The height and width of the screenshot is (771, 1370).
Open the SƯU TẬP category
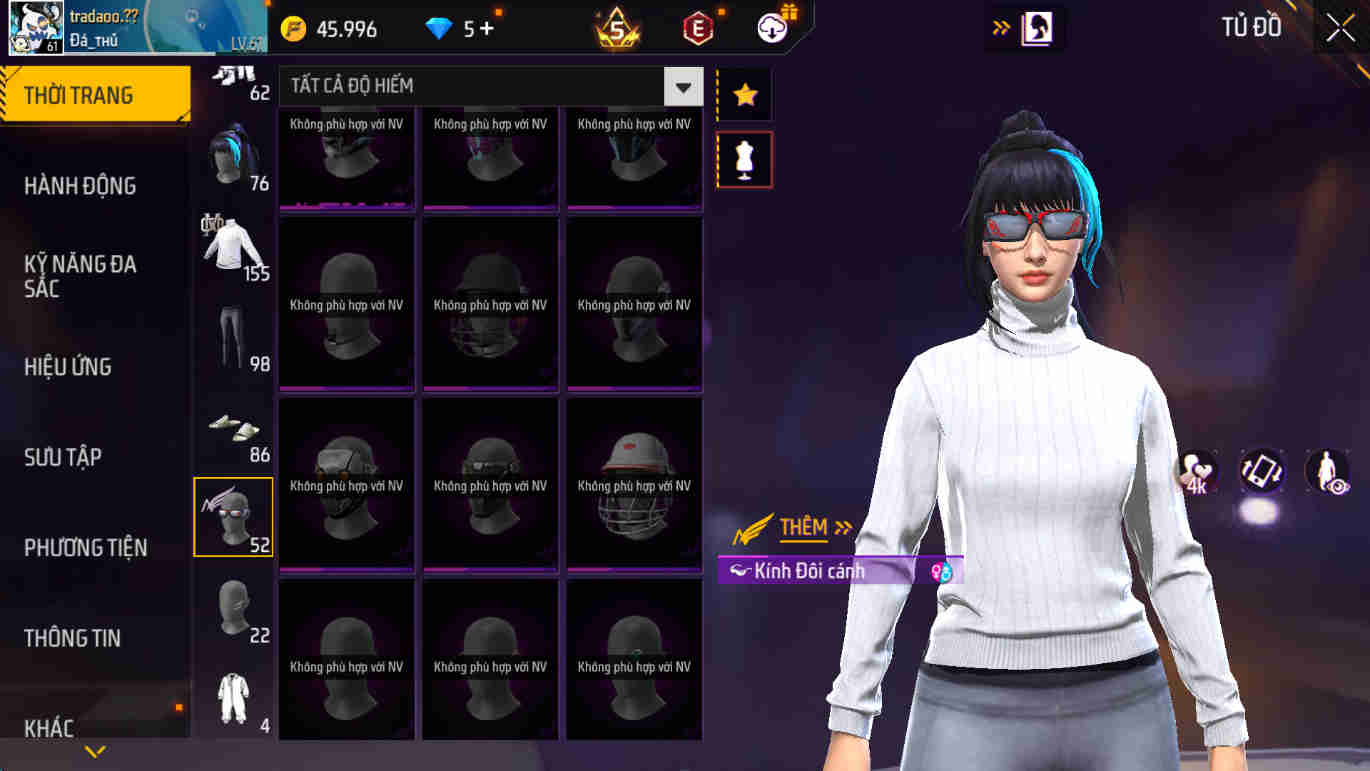(66, 457)
